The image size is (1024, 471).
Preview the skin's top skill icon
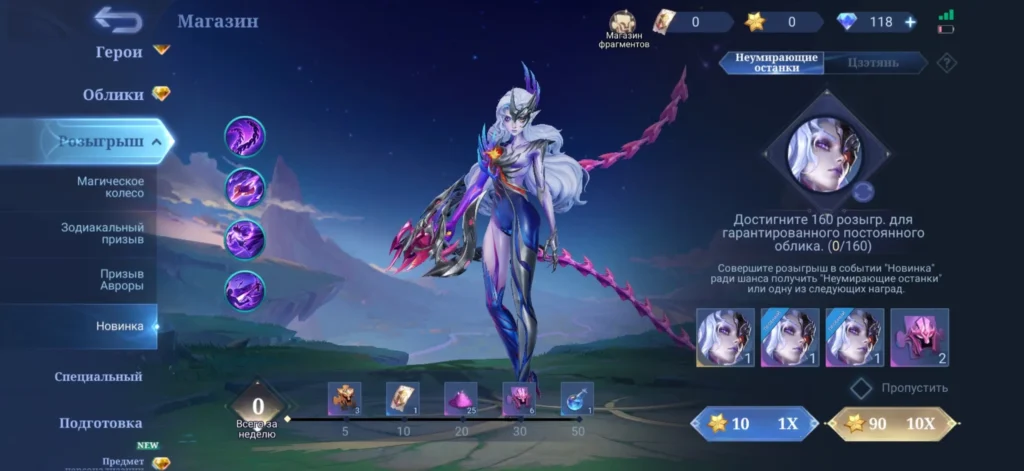click(244, 136)
